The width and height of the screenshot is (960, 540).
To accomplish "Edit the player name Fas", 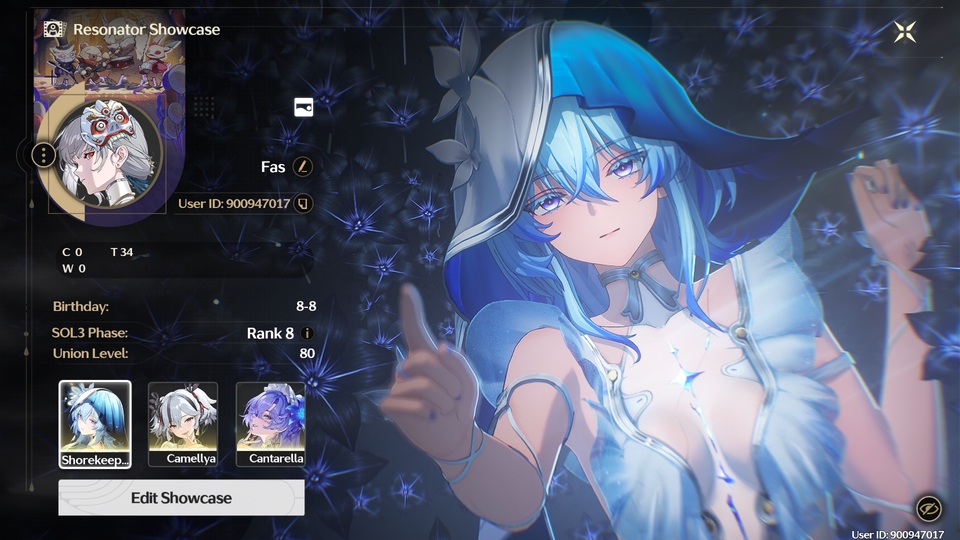I will pos(302,166).
